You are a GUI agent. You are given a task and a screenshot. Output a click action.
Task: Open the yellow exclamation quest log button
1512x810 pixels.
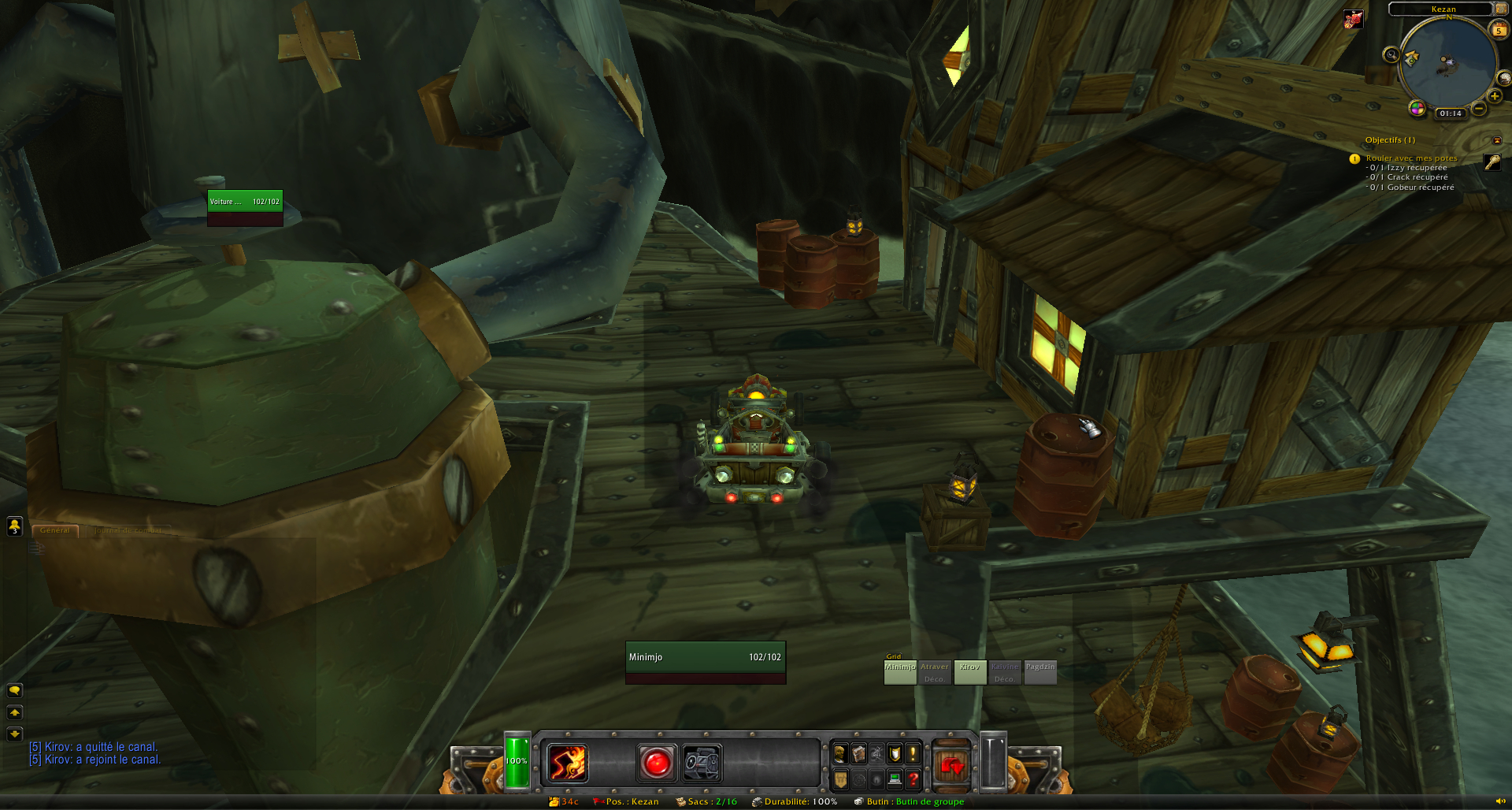[x=913, y=753]
